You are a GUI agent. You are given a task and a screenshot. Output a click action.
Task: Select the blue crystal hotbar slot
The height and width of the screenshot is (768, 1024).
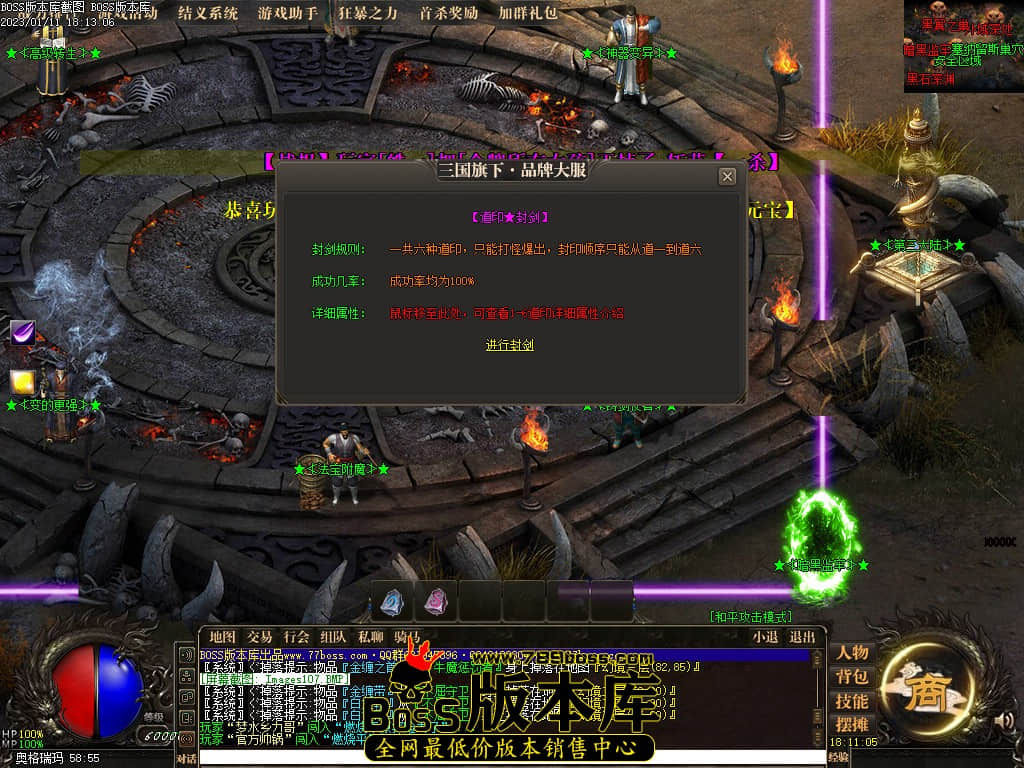(391, 601)
